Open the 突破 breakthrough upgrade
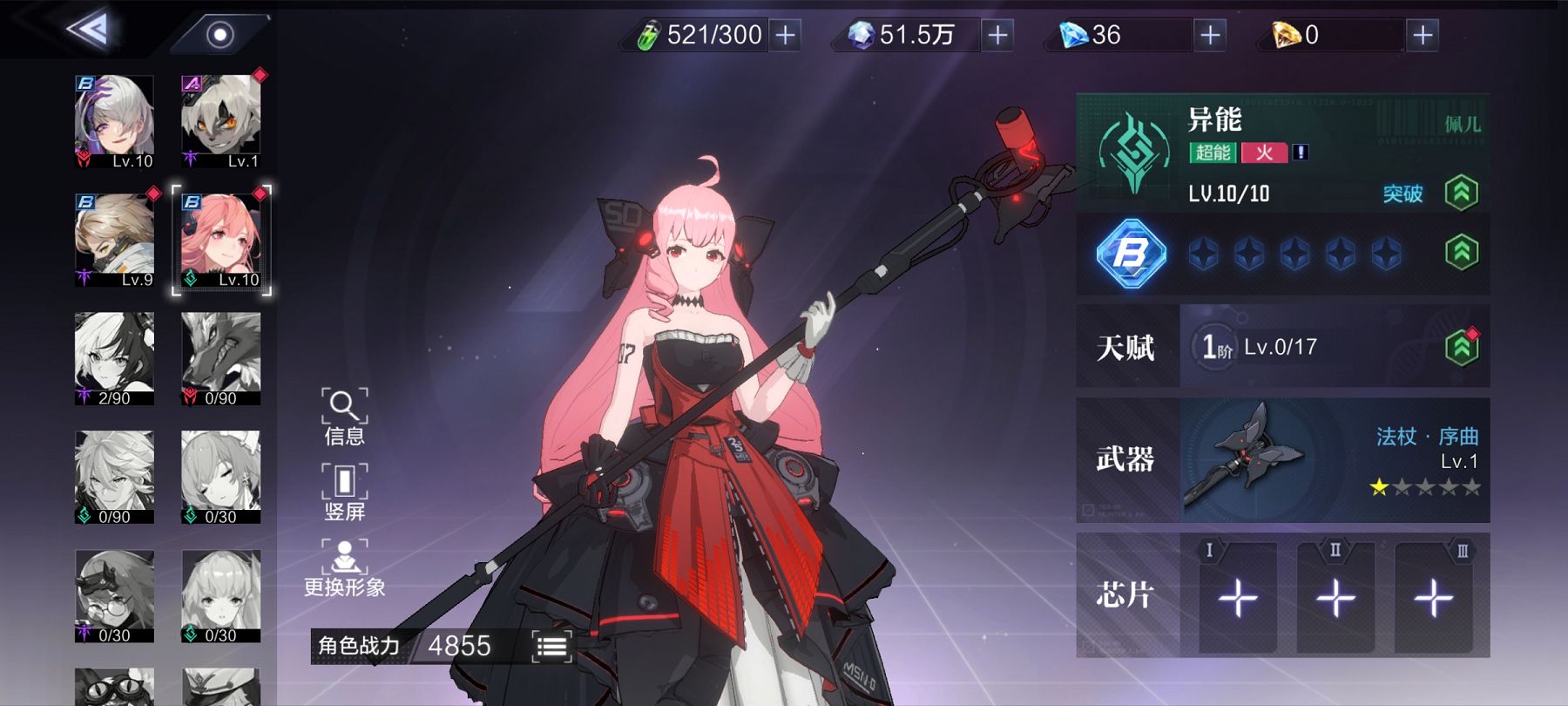1568x706 pixels. click(1461, 193)
